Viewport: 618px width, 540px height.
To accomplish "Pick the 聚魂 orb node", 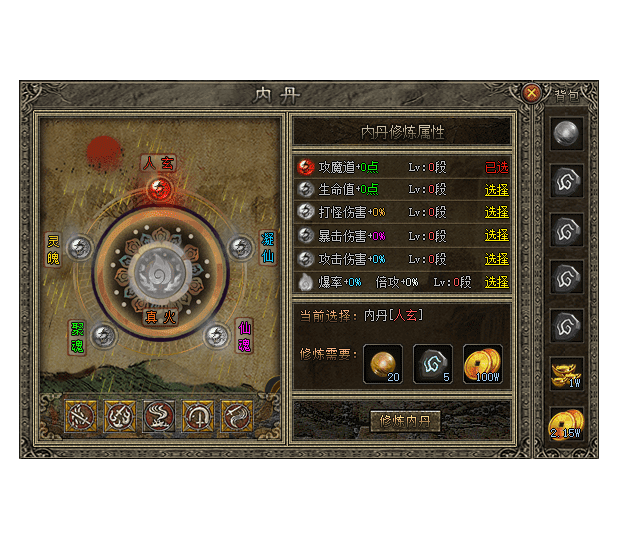I will pos(101,335).
